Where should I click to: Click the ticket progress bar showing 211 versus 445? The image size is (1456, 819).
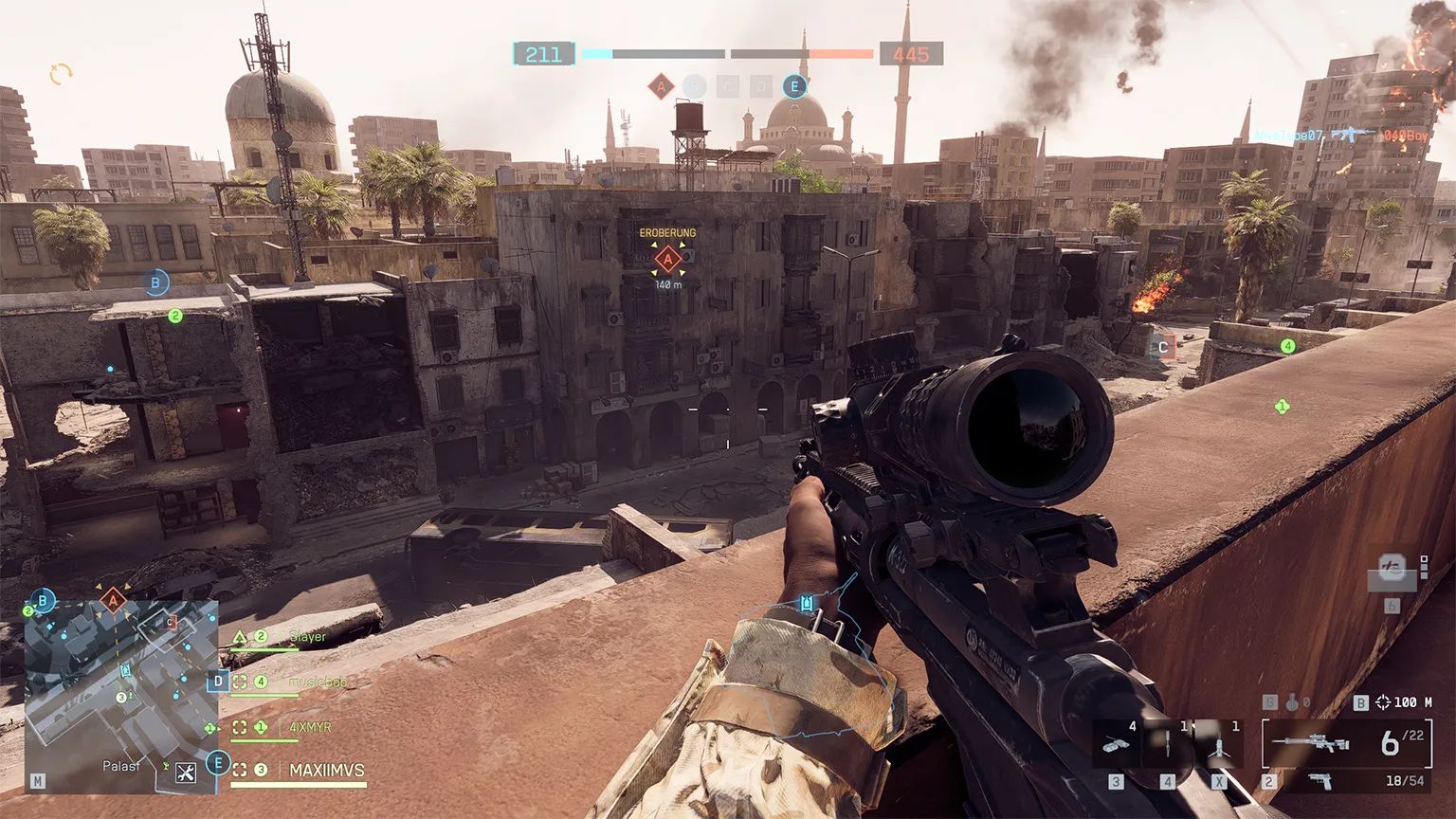(x=728, y=55)
